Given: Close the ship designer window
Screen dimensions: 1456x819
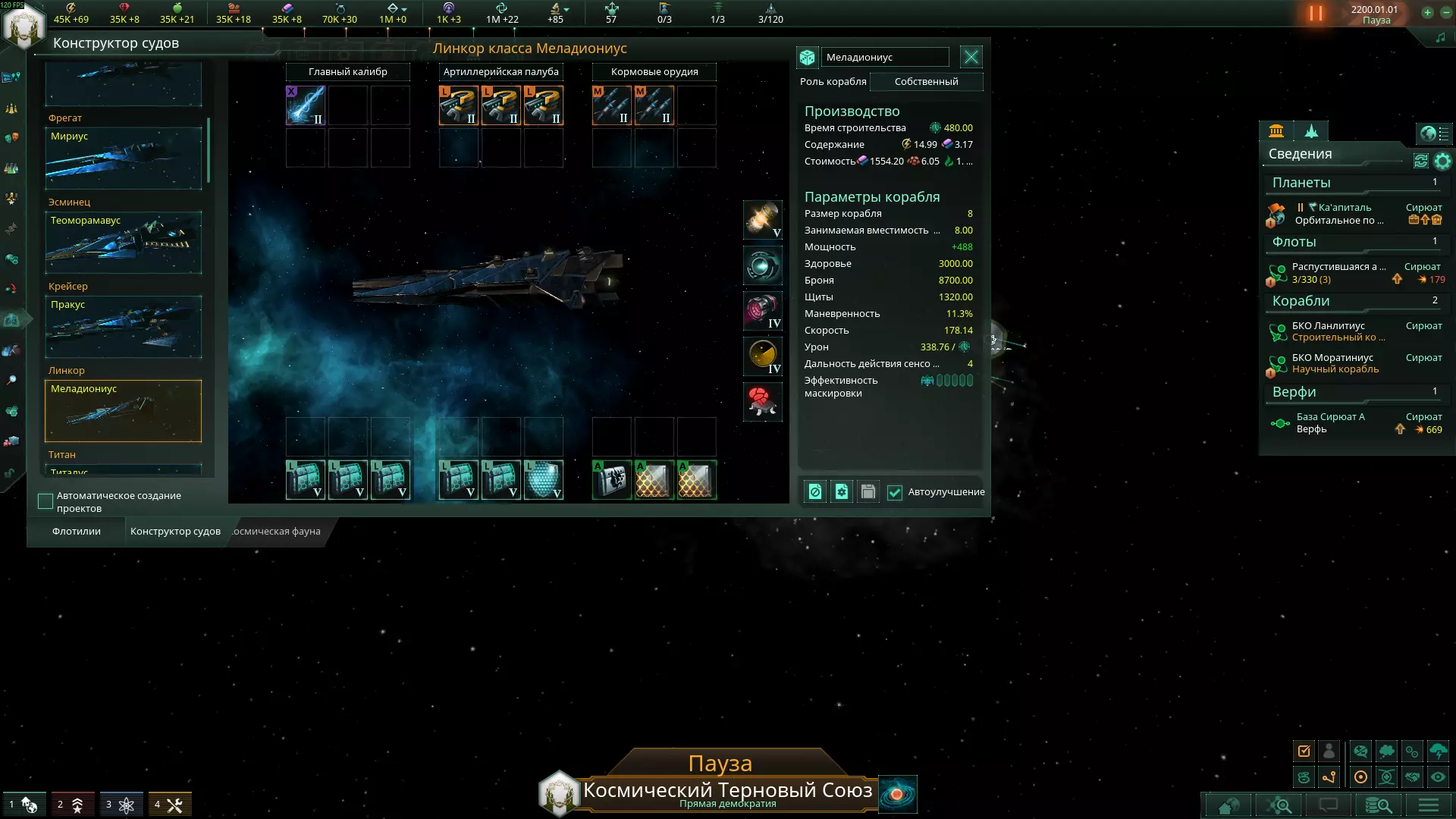Looking at the screenshot, I should 971,57.
